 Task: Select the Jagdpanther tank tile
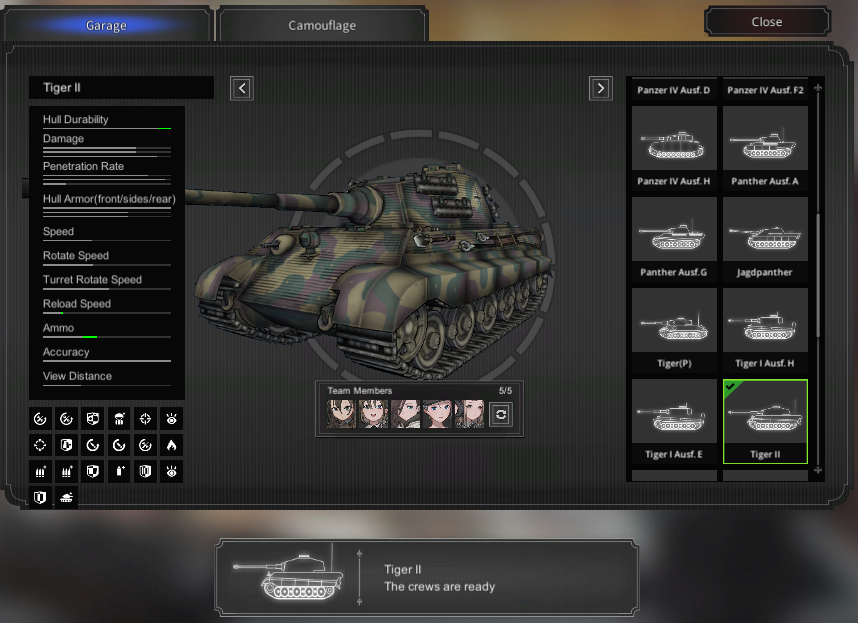(765, 238)
